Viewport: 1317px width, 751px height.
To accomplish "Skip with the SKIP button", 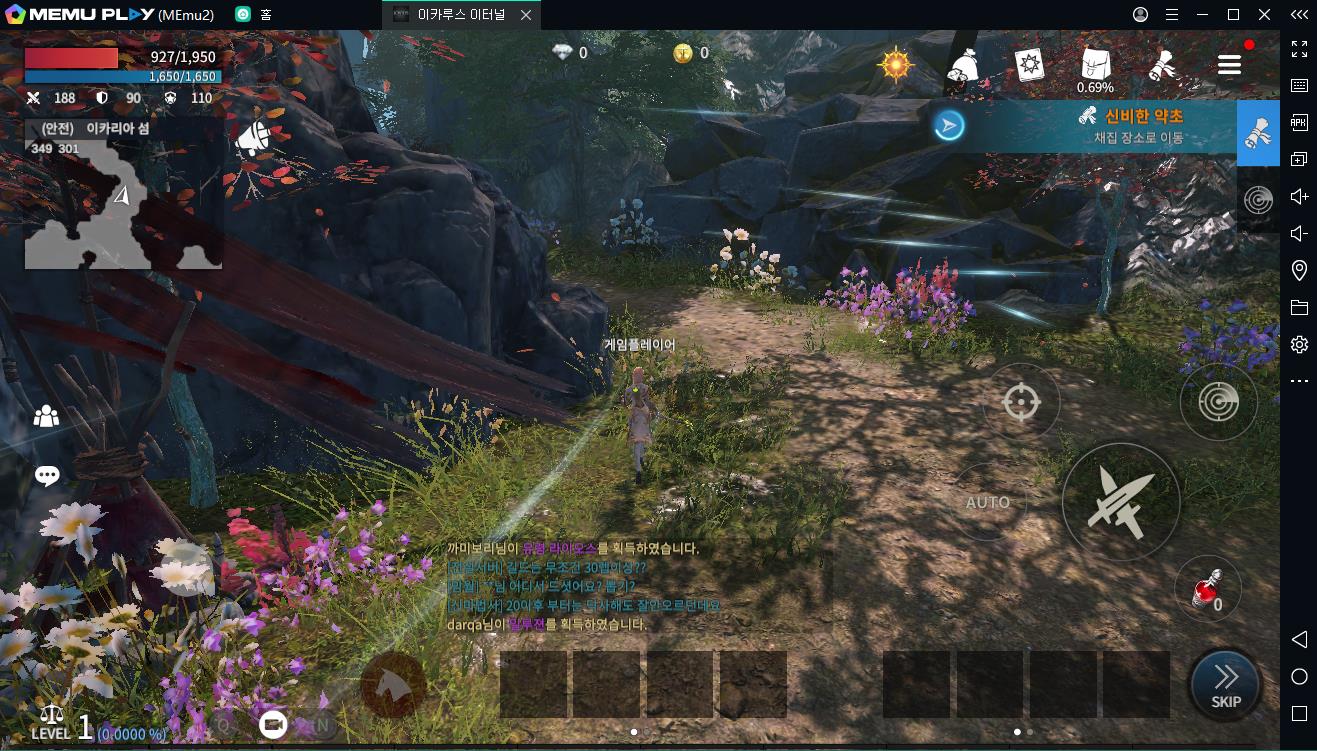I will click(x=1225, y=685).
